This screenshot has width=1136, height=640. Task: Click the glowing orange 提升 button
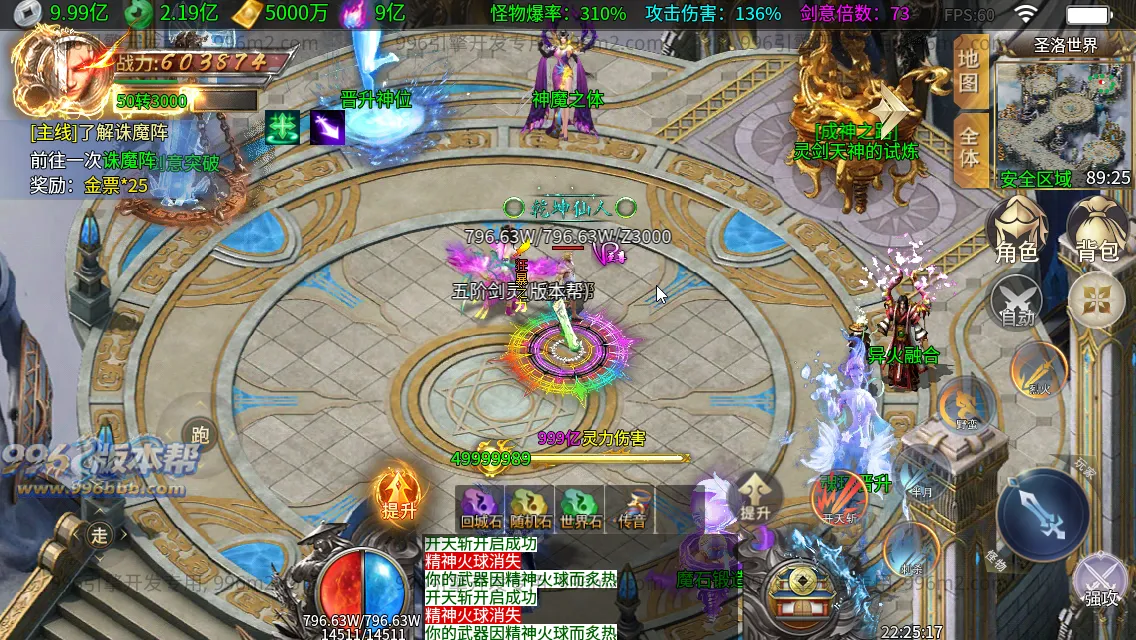(398, 495)
